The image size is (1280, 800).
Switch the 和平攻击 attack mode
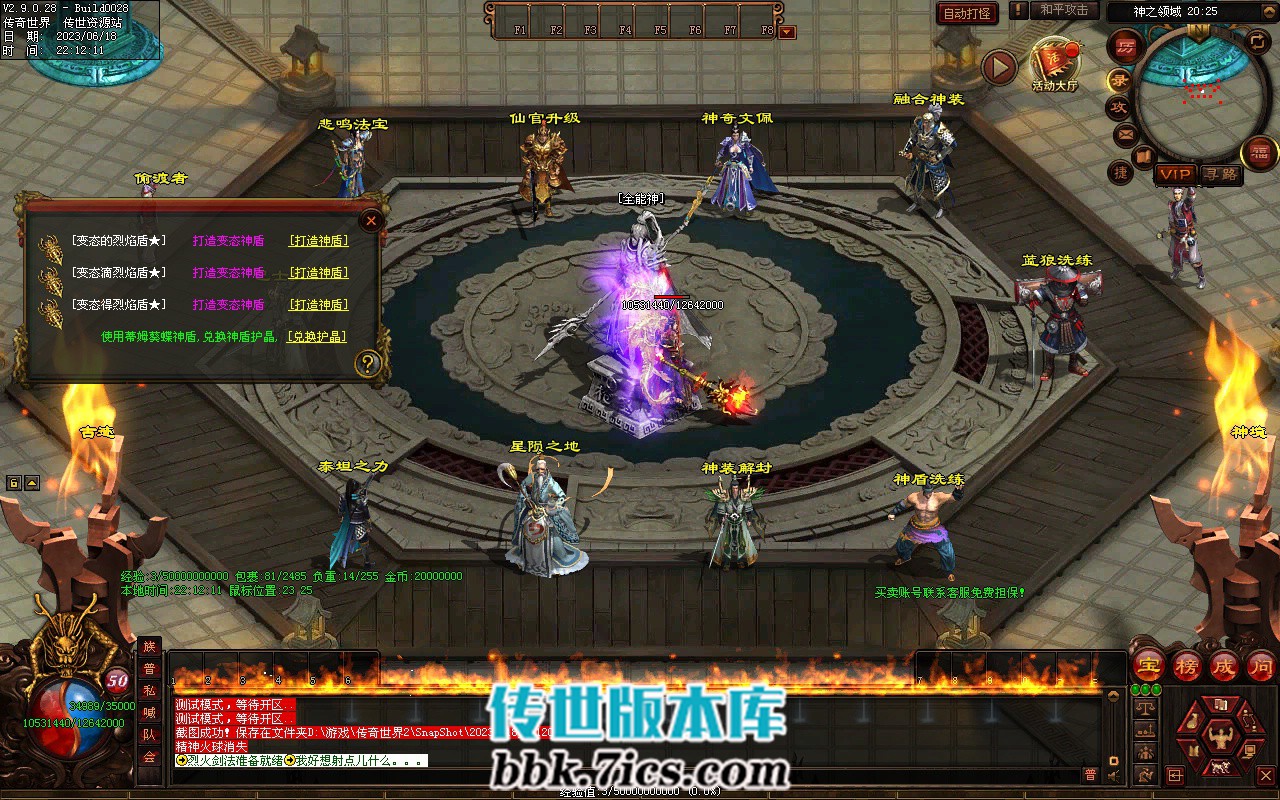[x=1064, y=10]
